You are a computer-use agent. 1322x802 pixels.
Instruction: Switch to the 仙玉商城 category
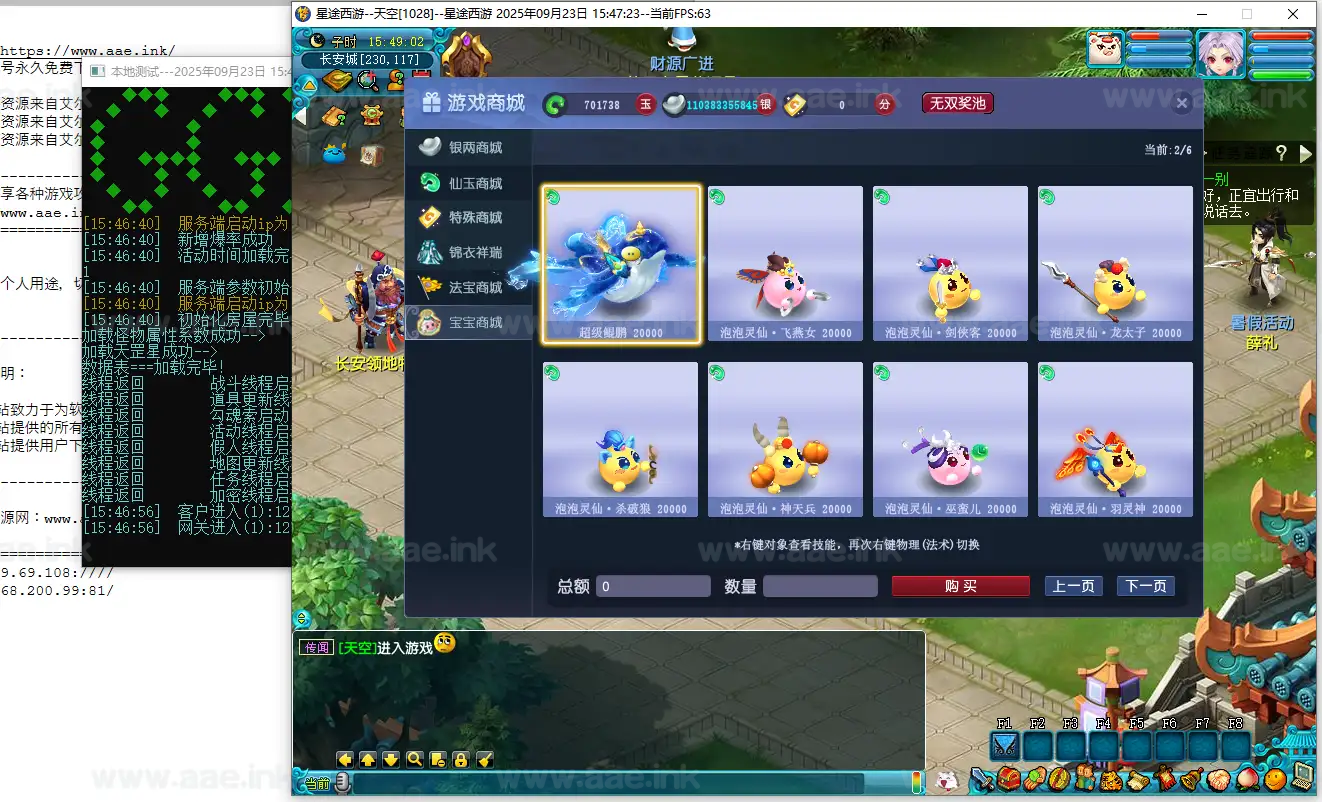point(473,183)
